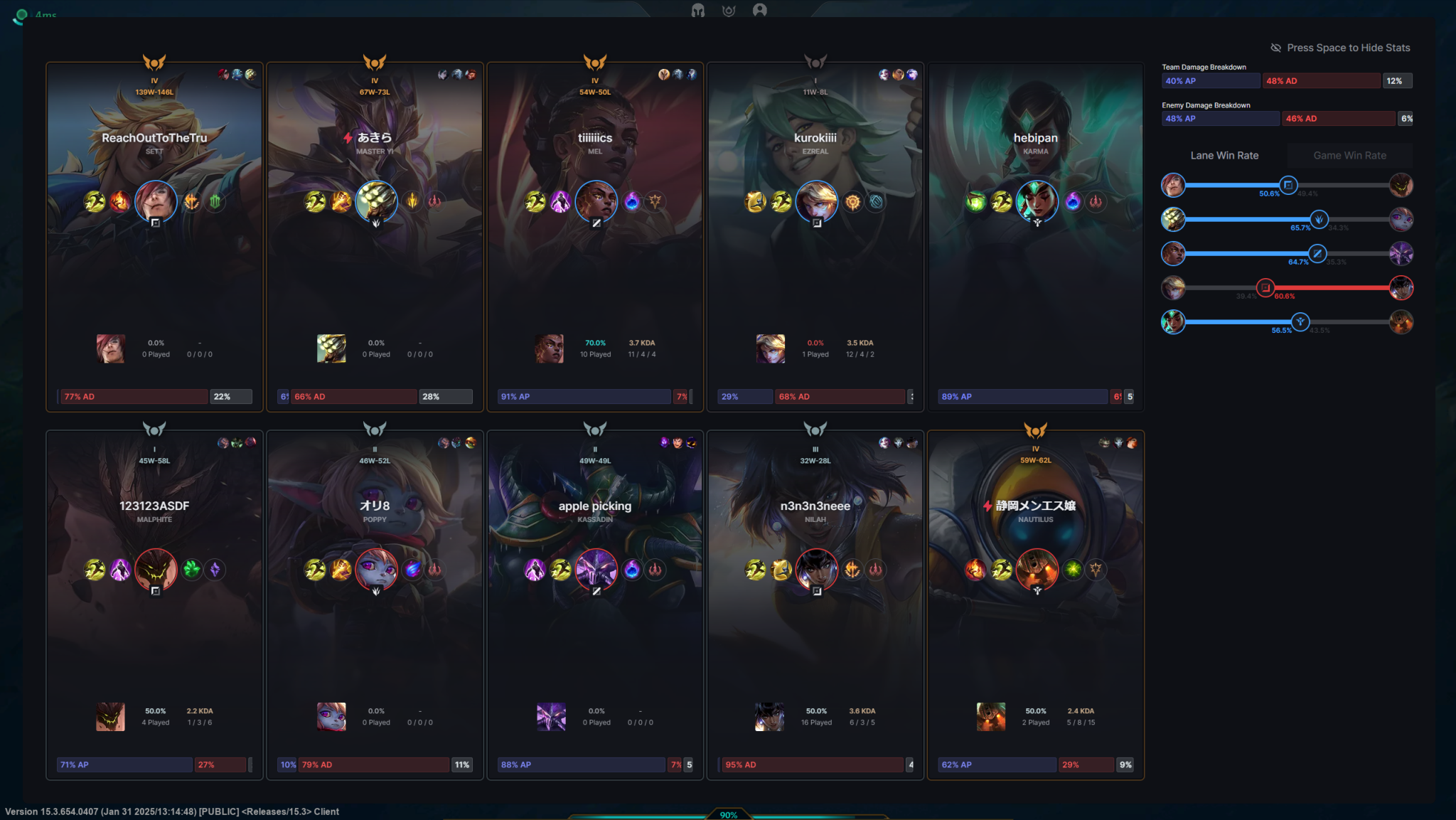Image resolution: width=1456 pixels, height=820 pixels.
Task: Toggle stats visibility with the eye-slash icon
Action: (1275, 48)
